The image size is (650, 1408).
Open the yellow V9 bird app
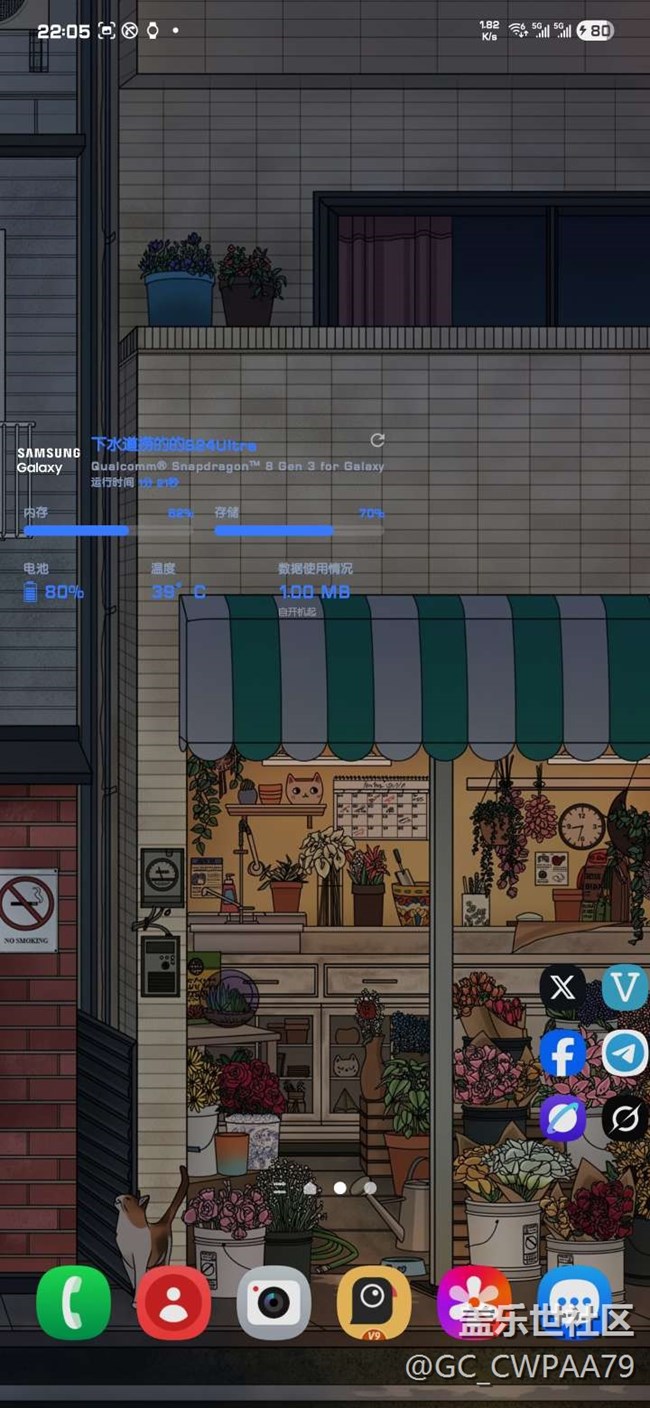pyautogui.click(x=373, y=1302)
